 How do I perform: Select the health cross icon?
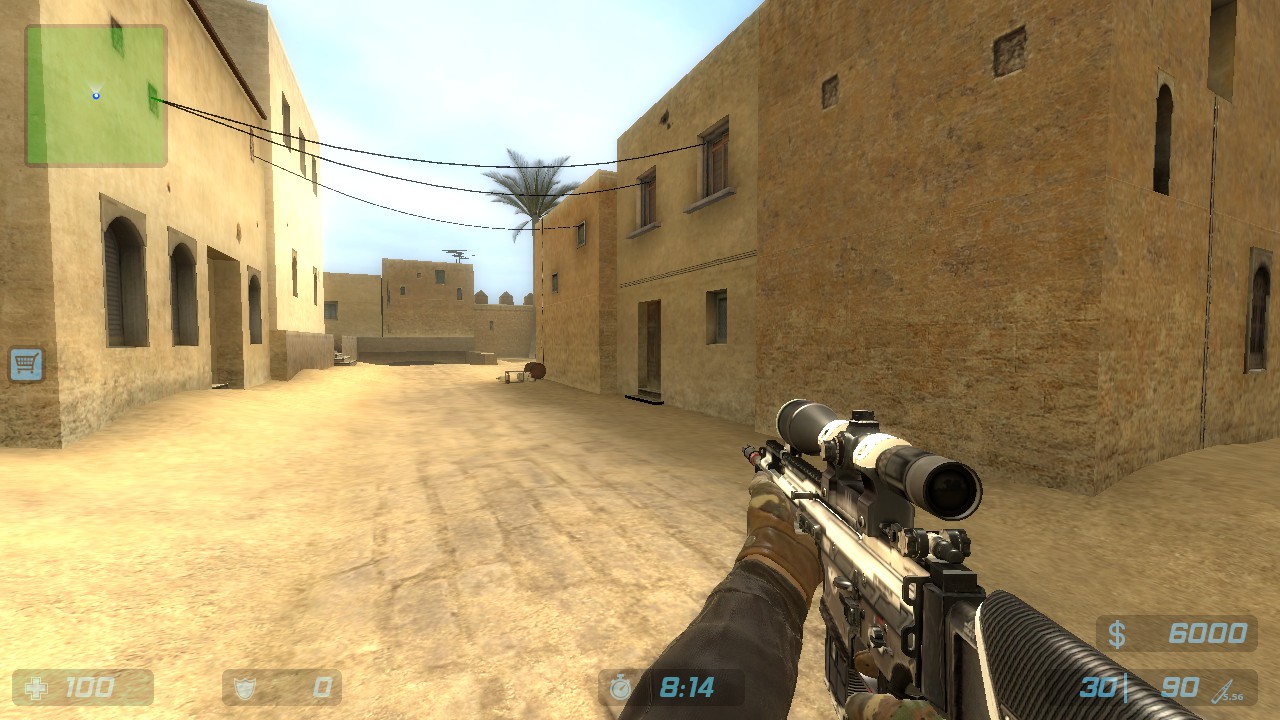click(36, 687)
